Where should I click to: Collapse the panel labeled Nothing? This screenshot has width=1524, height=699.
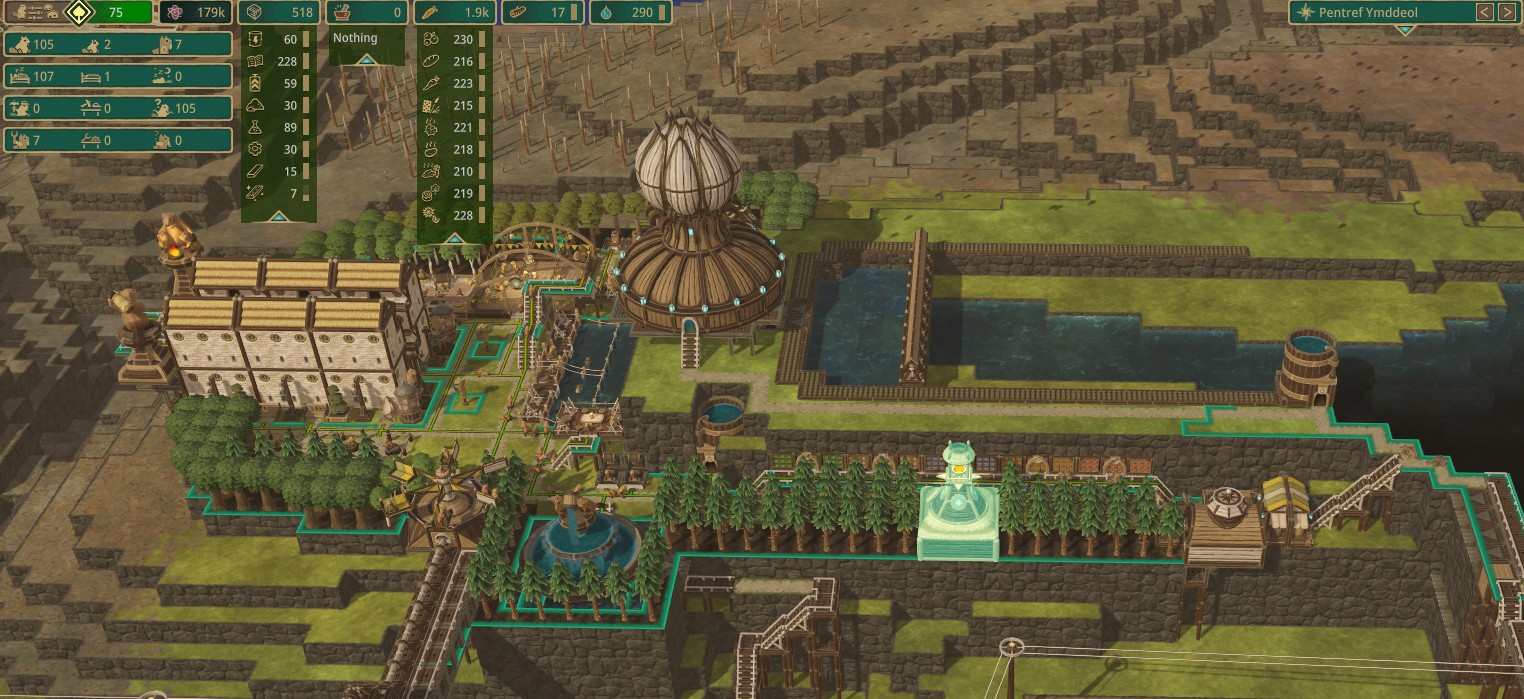click(367, 59)
